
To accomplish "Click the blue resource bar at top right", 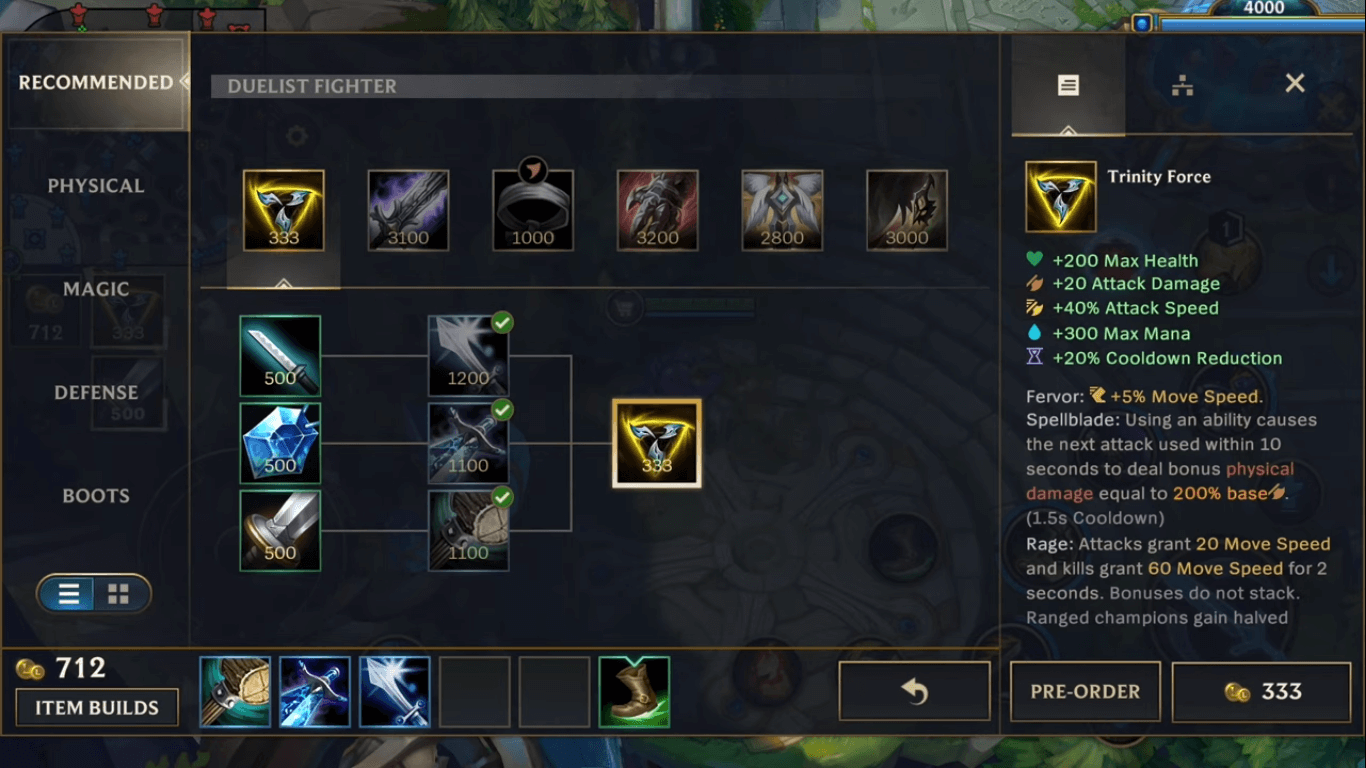I will [x=1262, y=22].
